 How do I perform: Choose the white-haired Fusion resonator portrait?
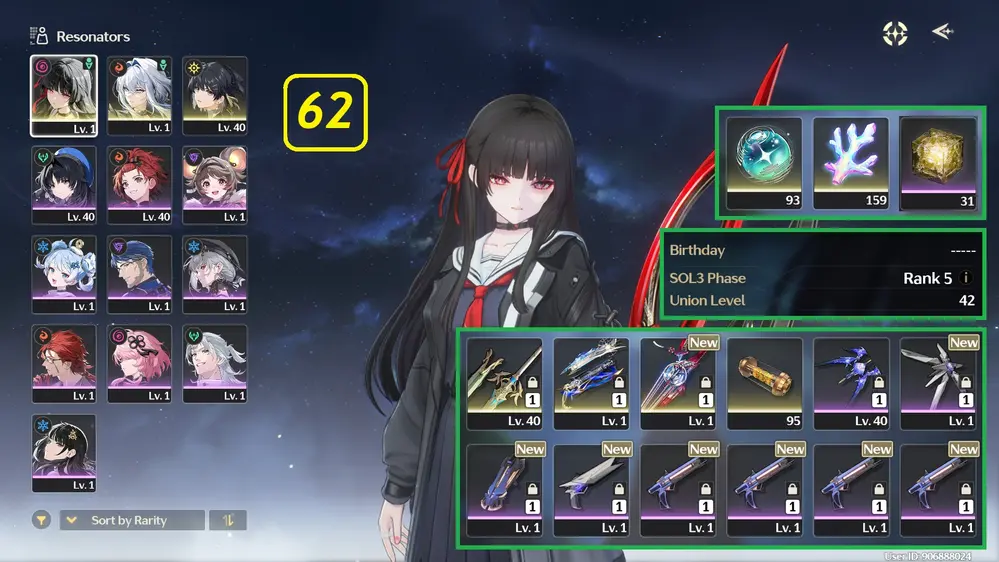(x=140, y=95)
